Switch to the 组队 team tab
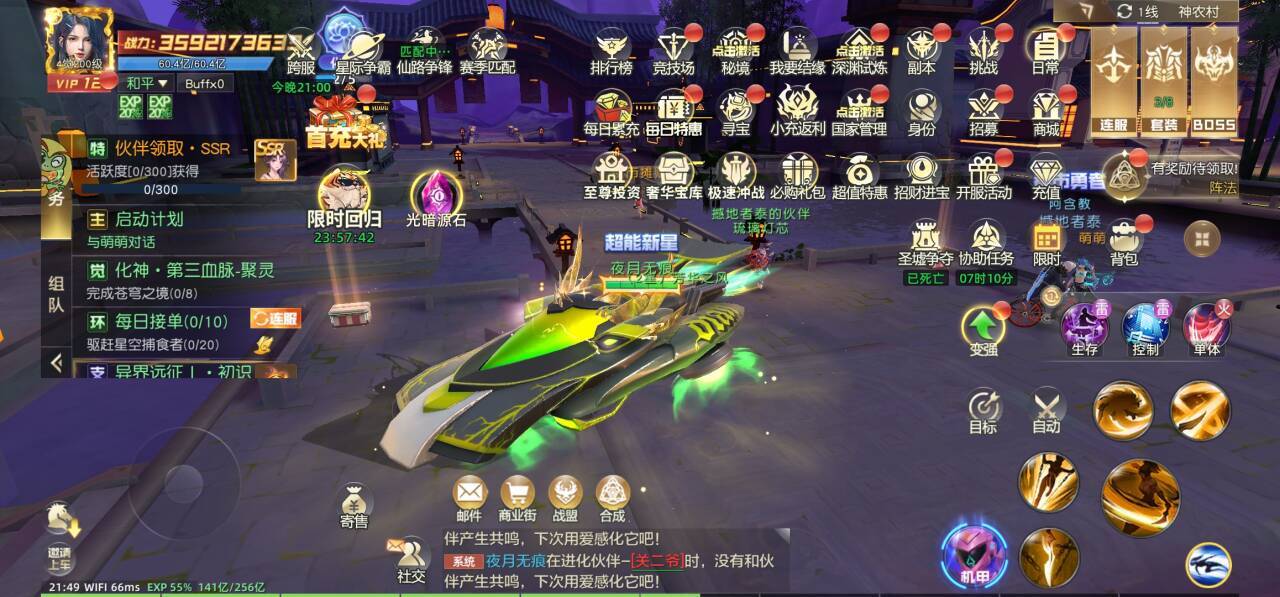 (56, 294)
